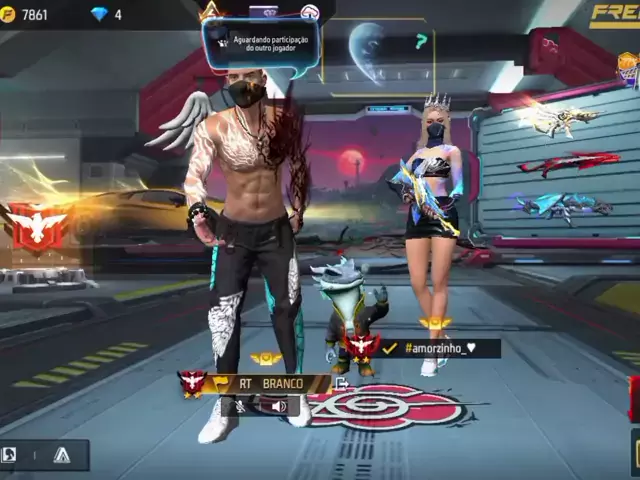Select the empty question mark pet slot
640x480 pixels.
[421, 42]
